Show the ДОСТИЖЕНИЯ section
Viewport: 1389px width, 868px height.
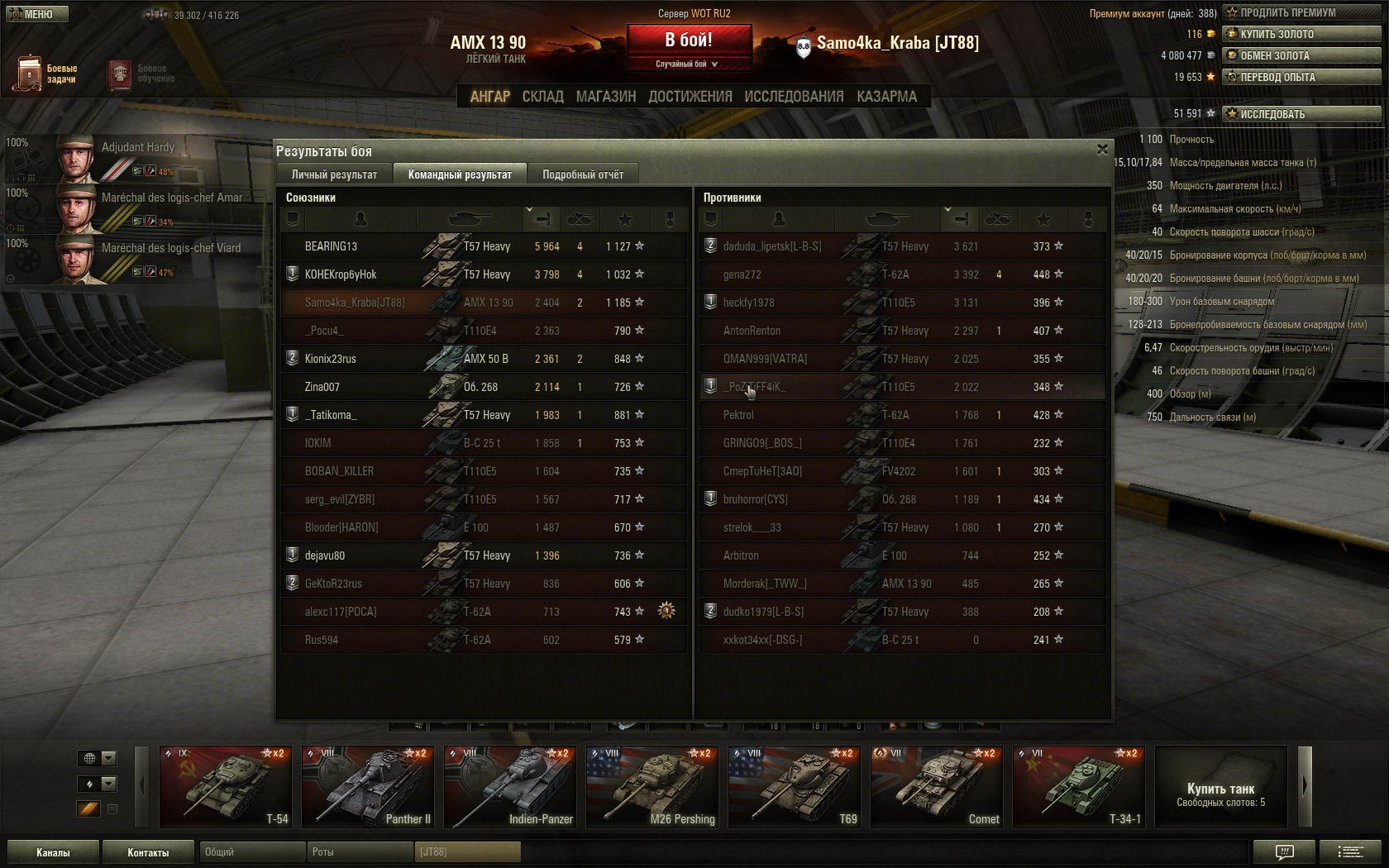pos(690,97)
